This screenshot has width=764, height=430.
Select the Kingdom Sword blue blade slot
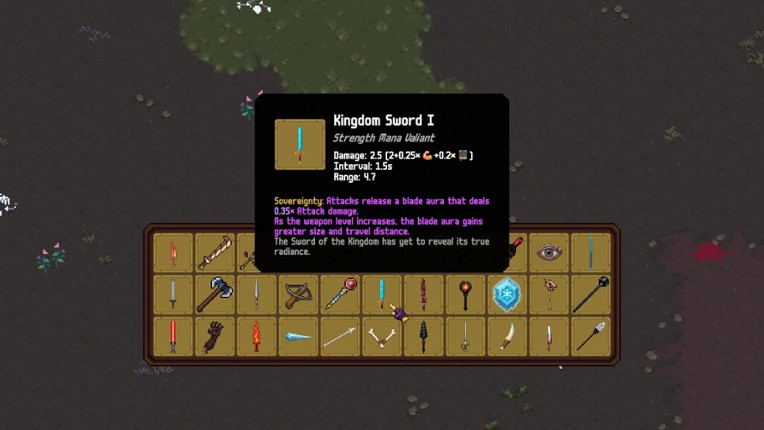coord(381,295)
